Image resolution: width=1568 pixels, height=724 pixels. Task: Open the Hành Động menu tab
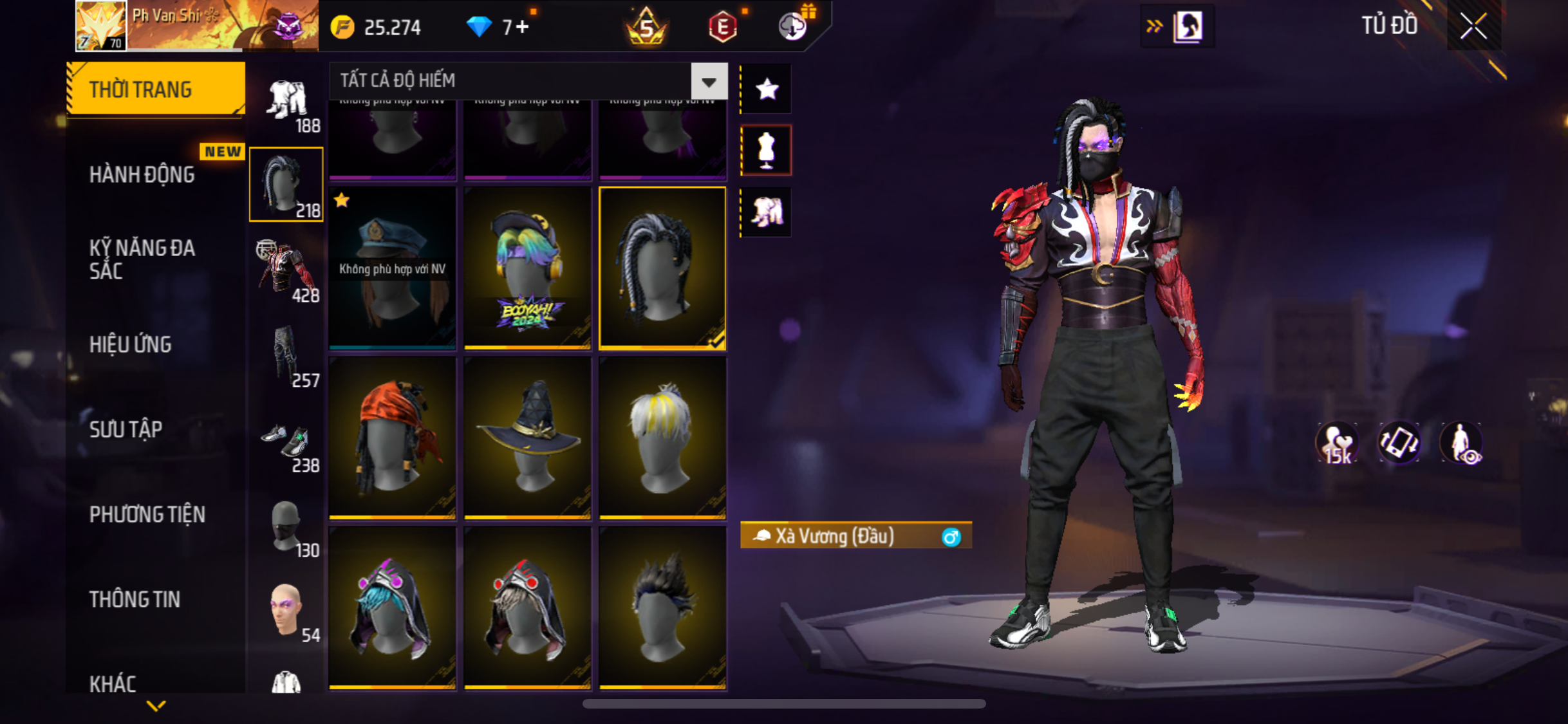[142, 174]
